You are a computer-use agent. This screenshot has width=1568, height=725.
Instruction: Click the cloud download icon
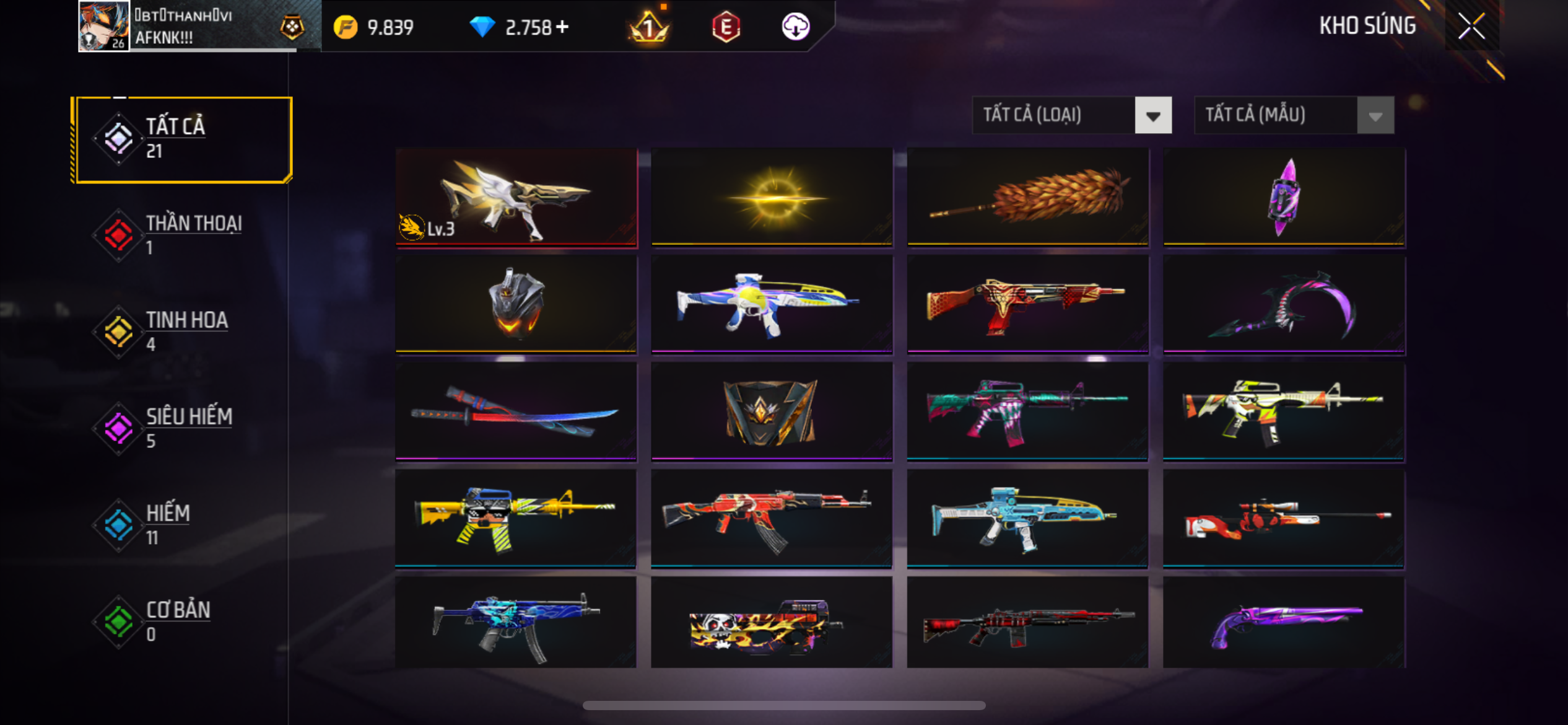(795, 27)
